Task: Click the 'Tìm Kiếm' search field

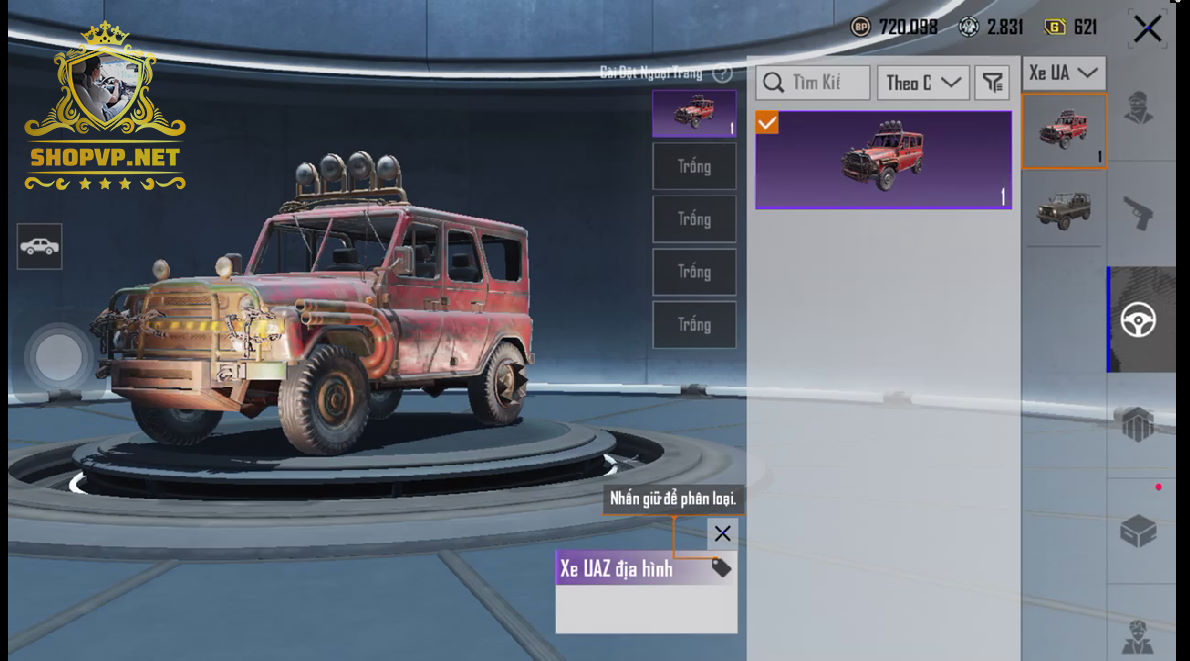Action: [813, 83]
